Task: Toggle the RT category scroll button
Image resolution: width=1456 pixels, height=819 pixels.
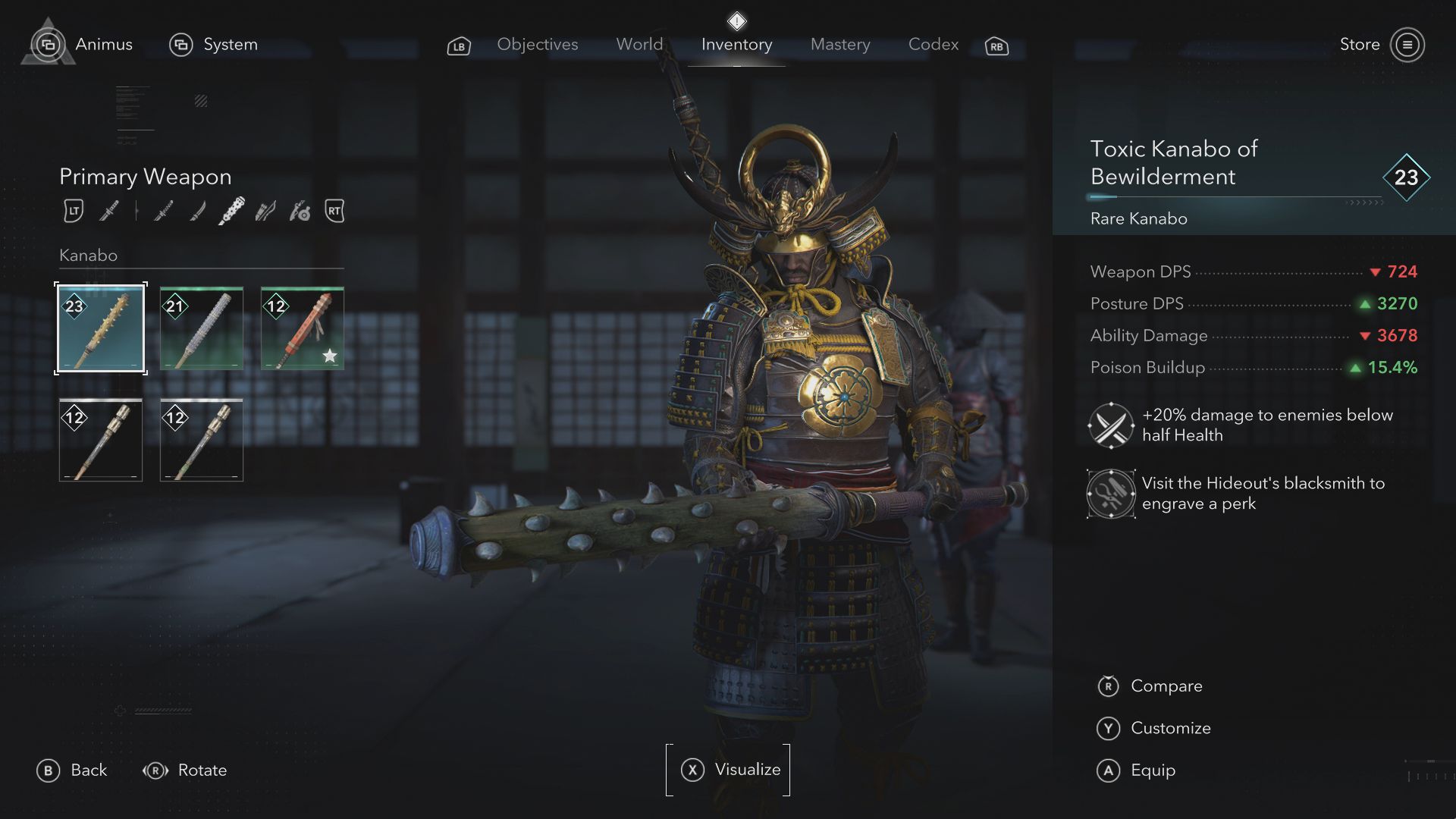Action: pyautogui.click(x=334, y=212)
